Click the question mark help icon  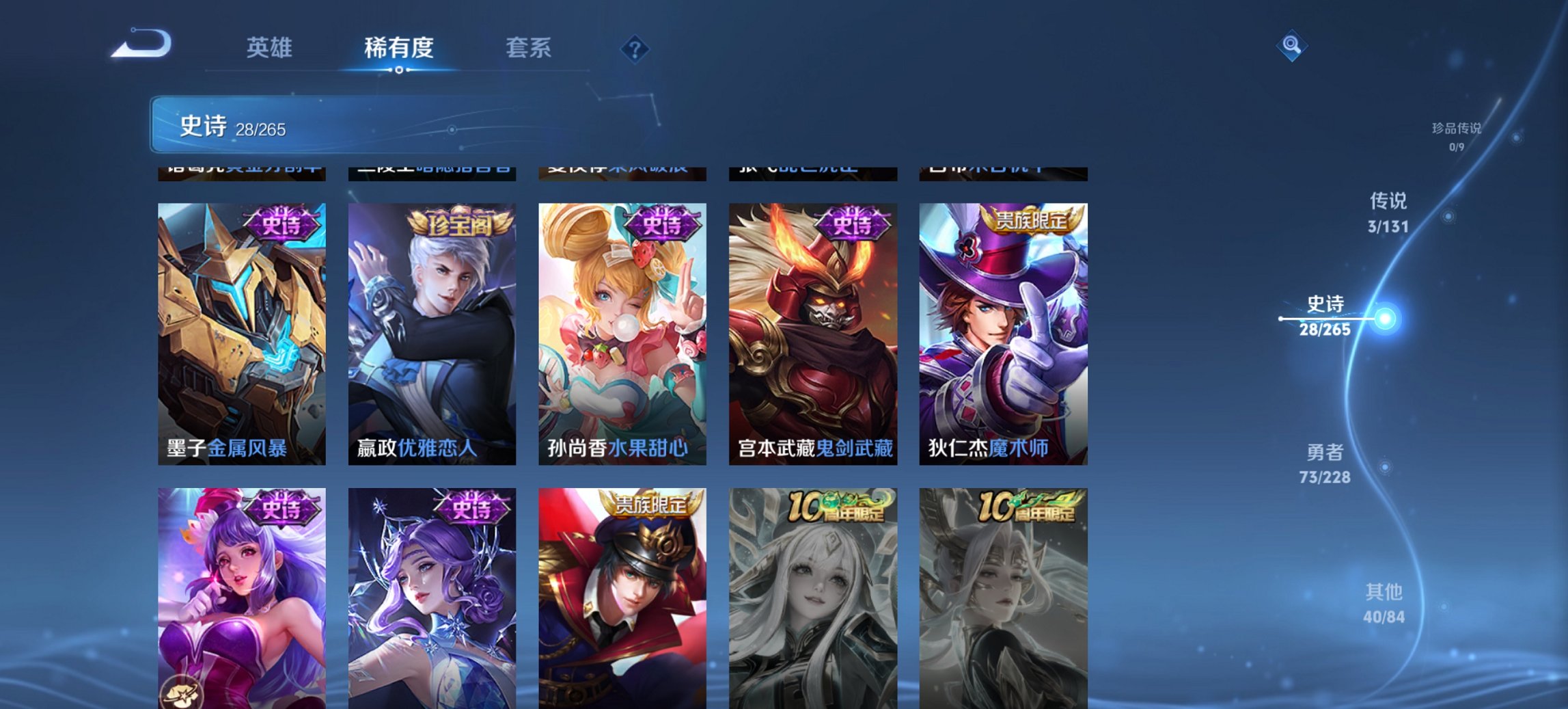pyautogui.click(x=634, y=49)
